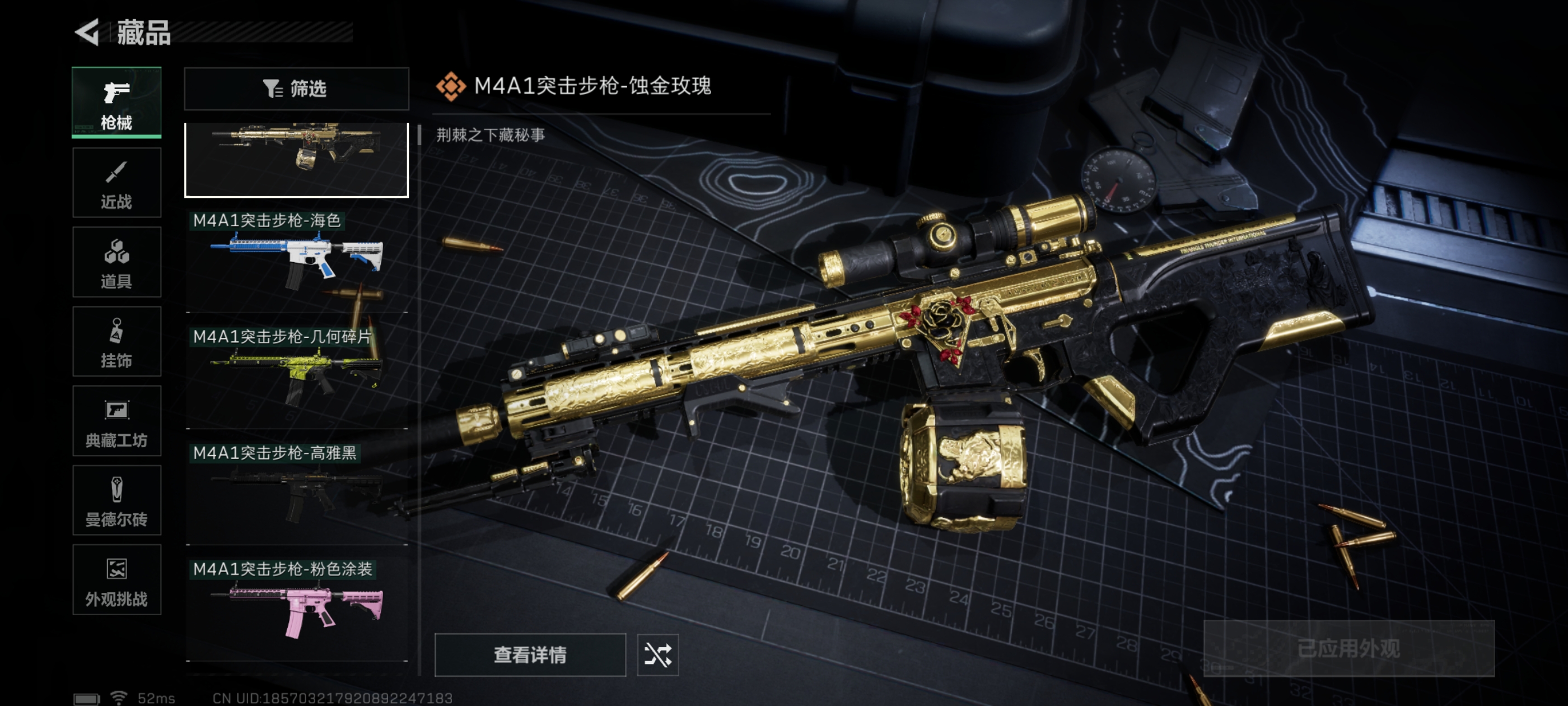Click the 已应用外观 applied appearance button

pos(1348,648)
